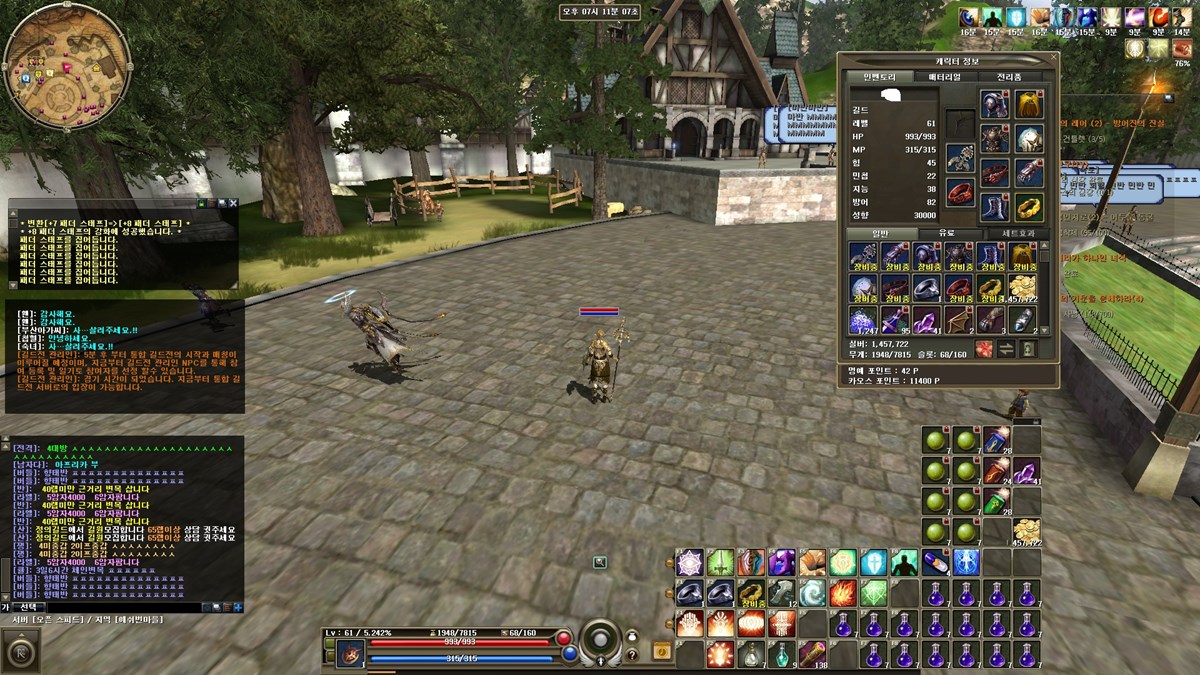1200x675 pixels.
Task: Click the red gift box inventory button
Action: pyautogui.click(x=984, y=348)
